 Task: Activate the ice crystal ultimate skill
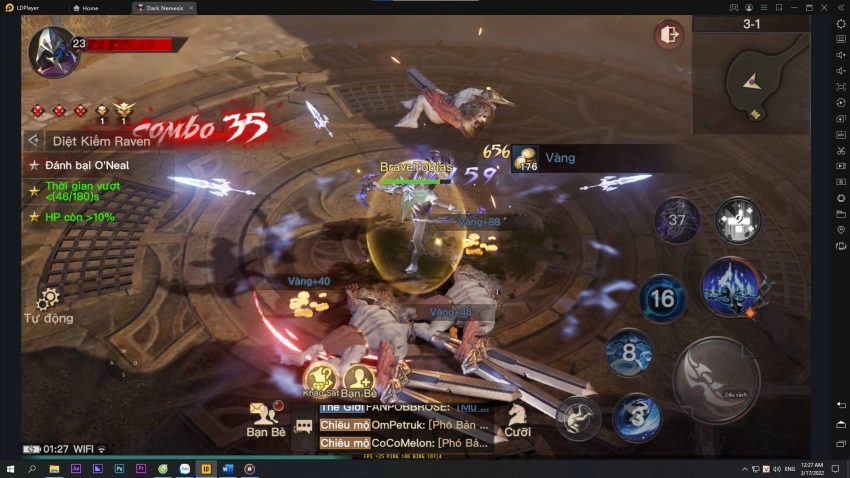[x=731, y=285]
